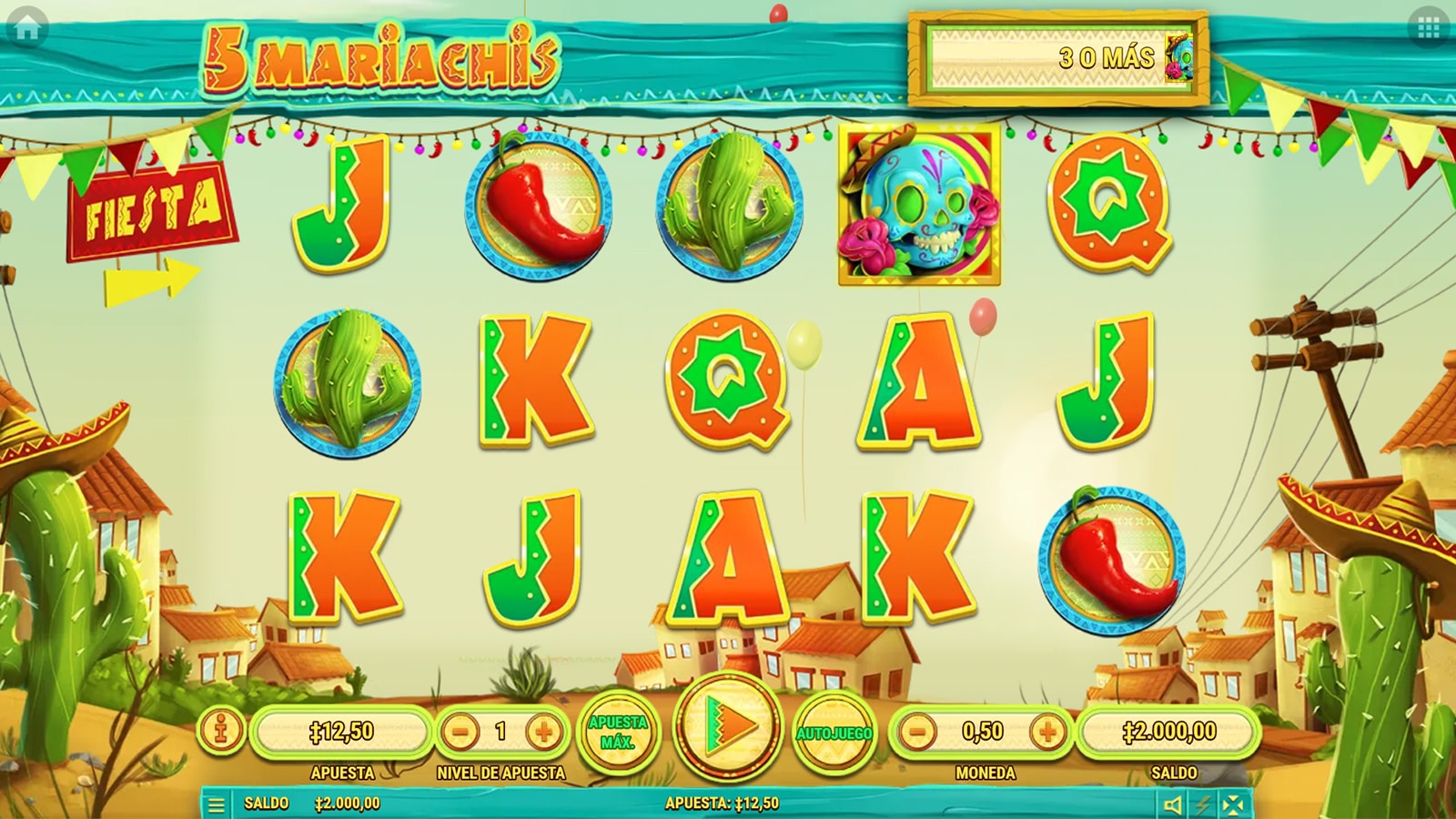1456x819 pixels.
Task: Switch to fullscreen mode
Action: coord(1233,804)
